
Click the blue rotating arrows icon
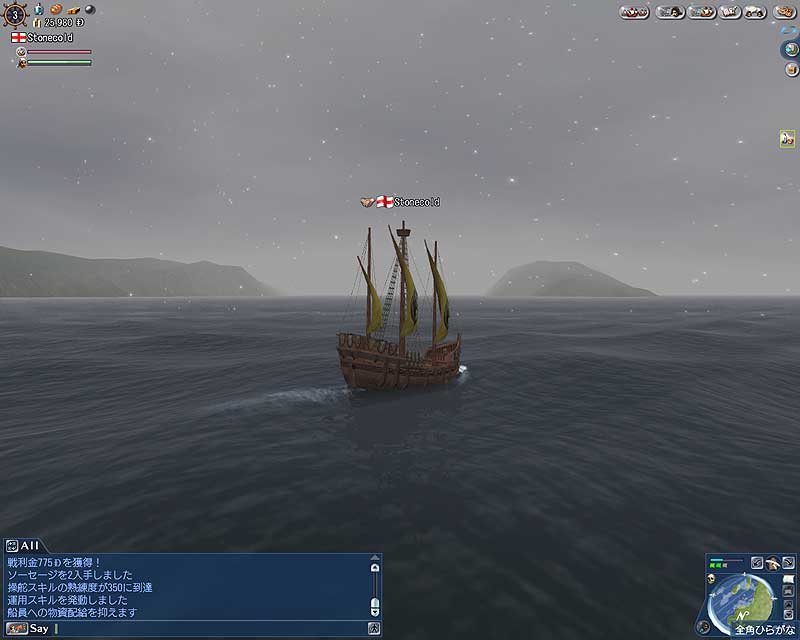click(x=787, y=32)
